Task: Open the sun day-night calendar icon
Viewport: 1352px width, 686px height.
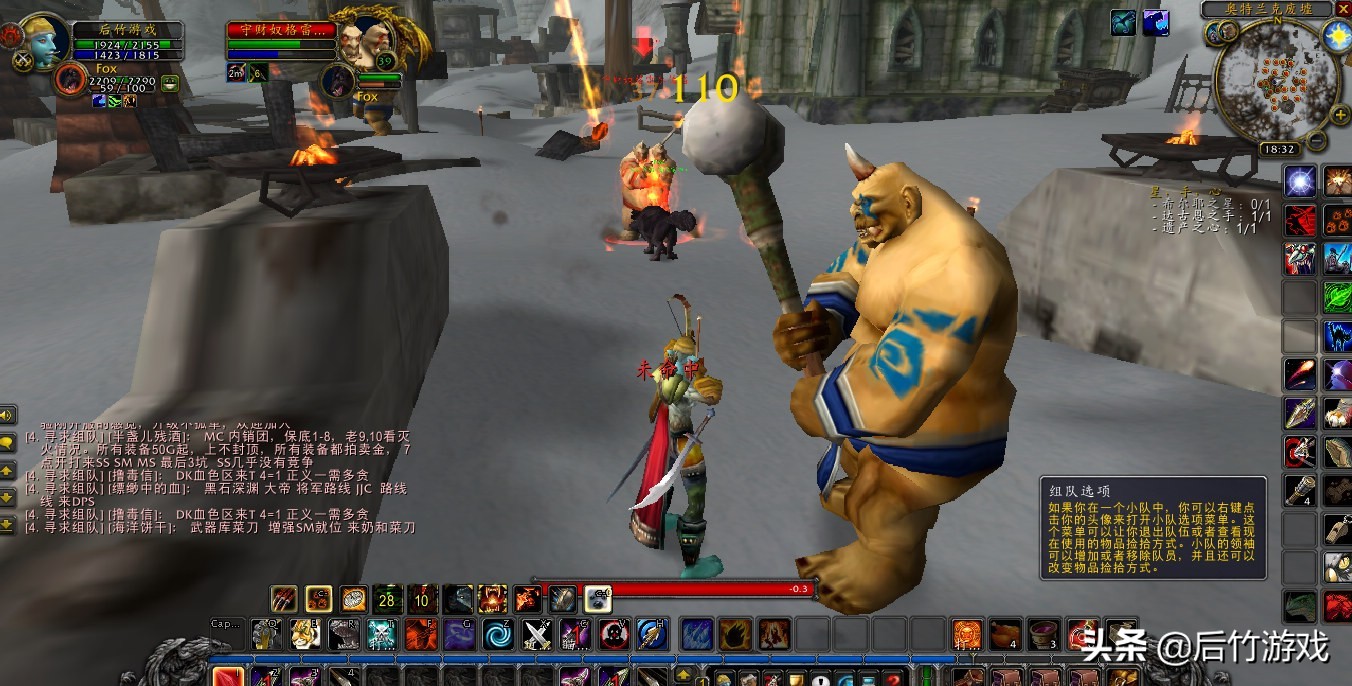Action: 1336,36
